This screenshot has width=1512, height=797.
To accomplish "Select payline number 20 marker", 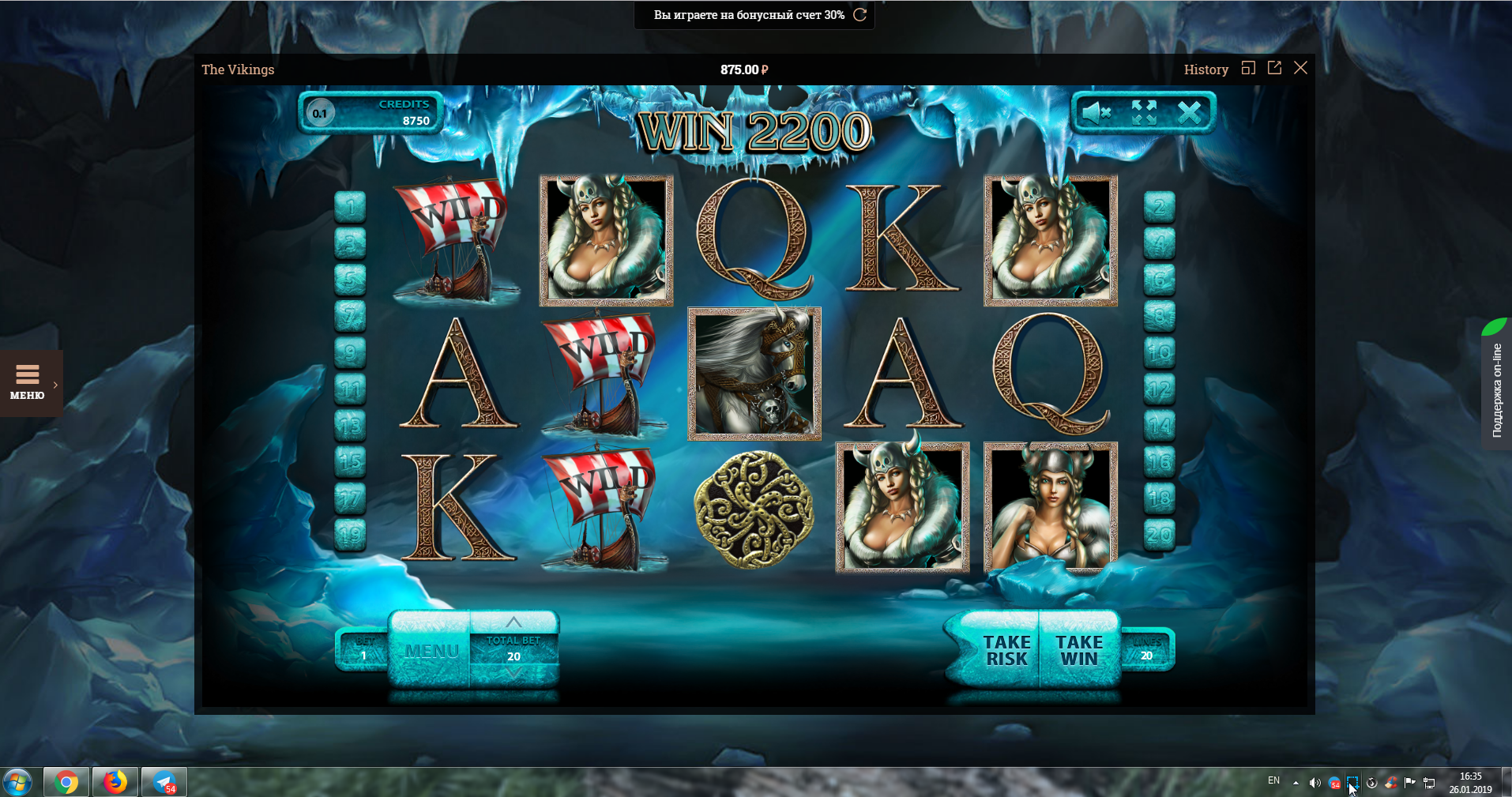I will pos(1159,535).
